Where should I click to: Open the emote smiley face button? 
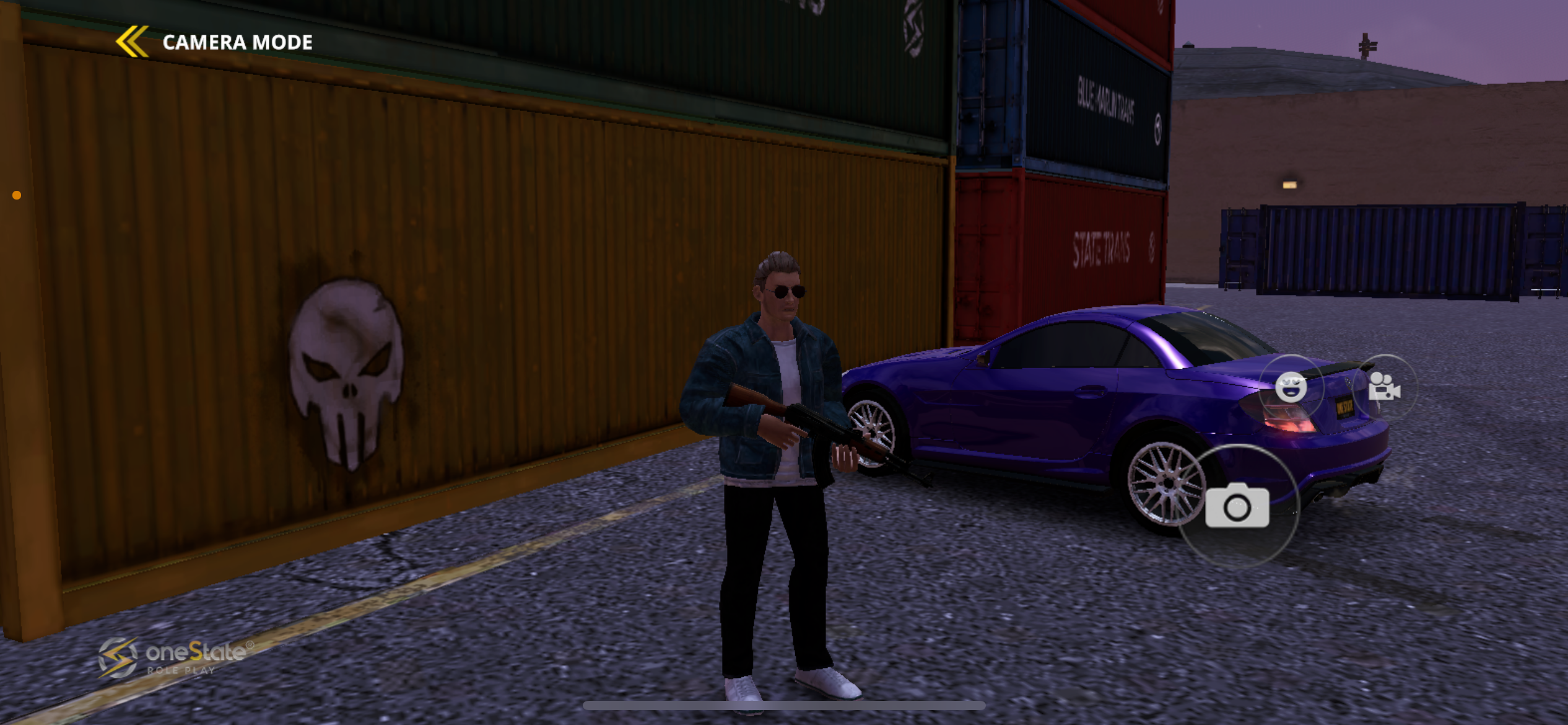pyautogui.click(x=1291, y=387)
